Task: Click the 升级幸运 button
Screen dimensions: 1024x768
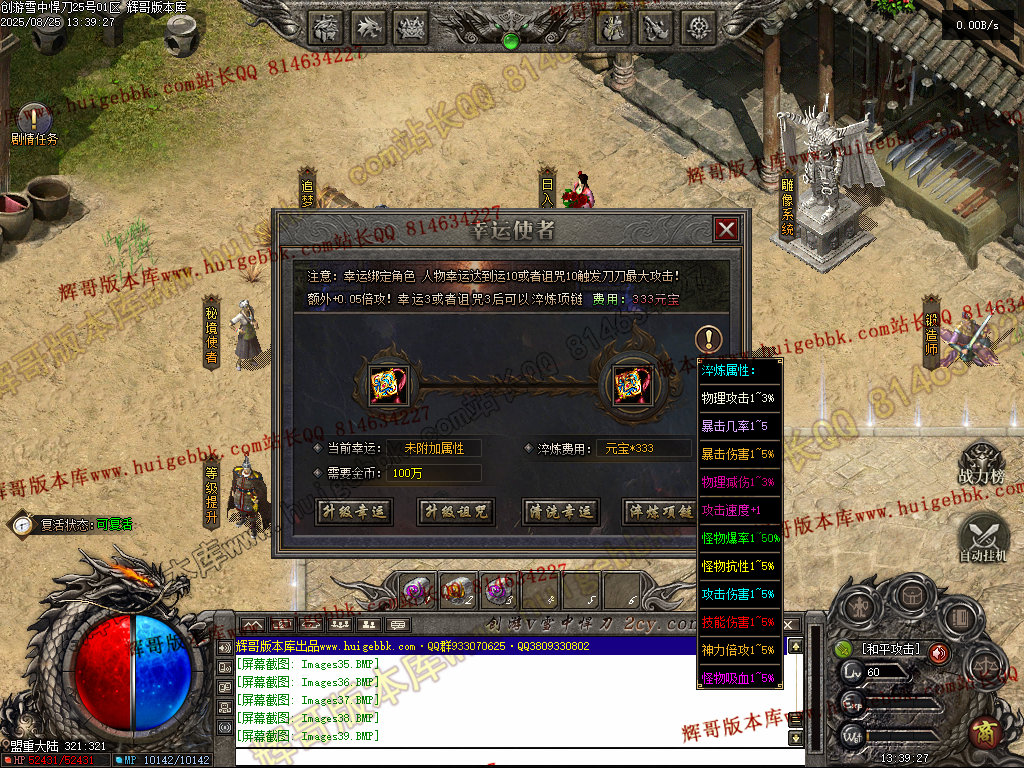Action: [x=353, y=511]
